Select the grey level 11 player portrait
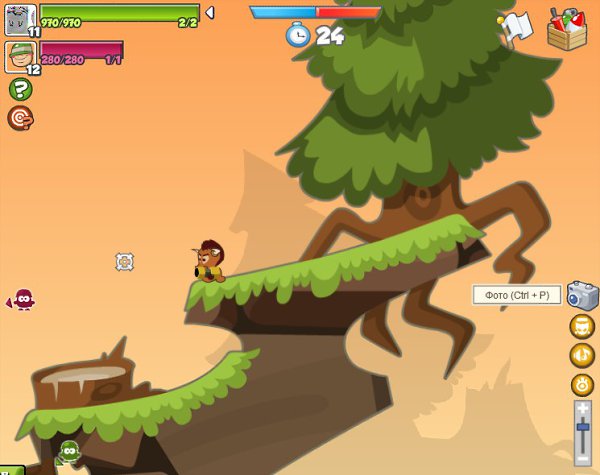 coord(19,19)
